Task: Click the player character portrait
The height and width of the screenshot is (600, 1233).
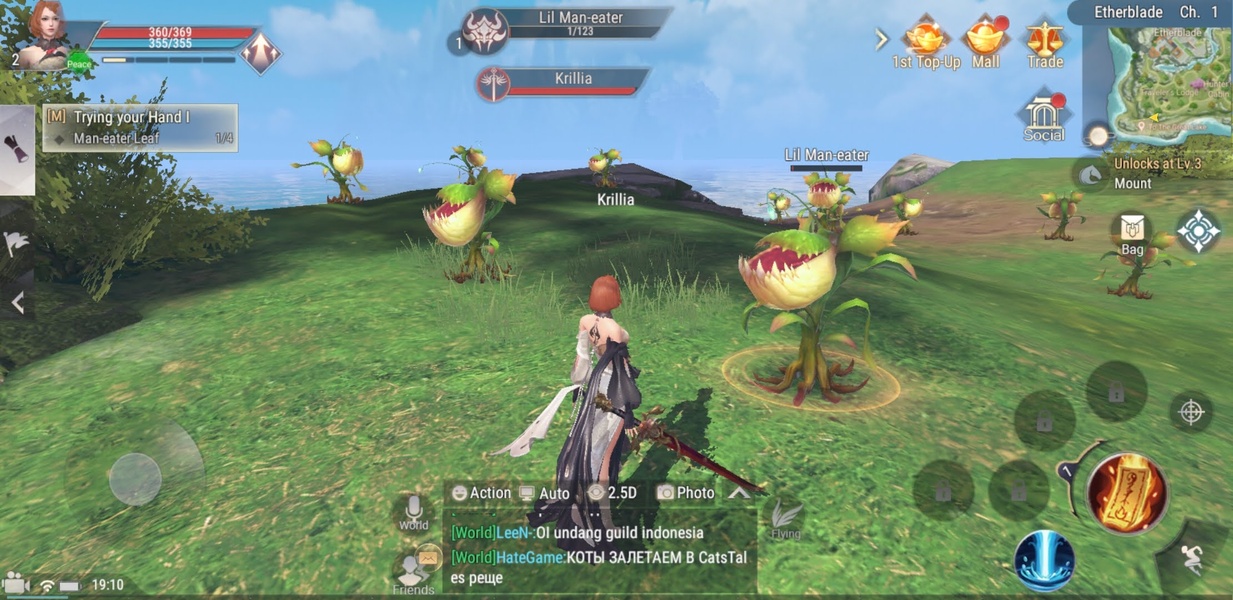Action: pos(46,34)
